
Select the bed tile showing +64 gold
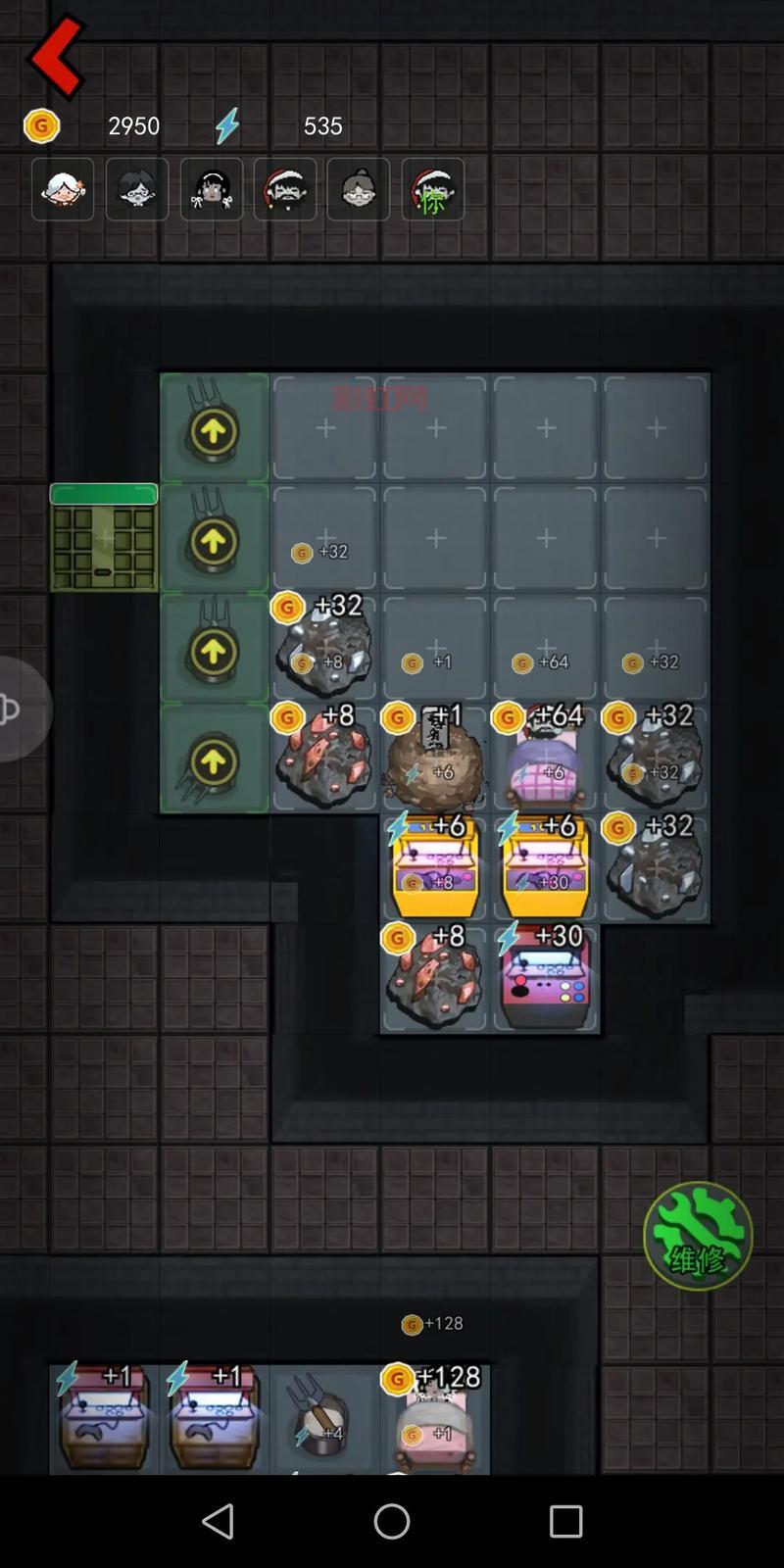pyautogui.click(x=546, y=759)
